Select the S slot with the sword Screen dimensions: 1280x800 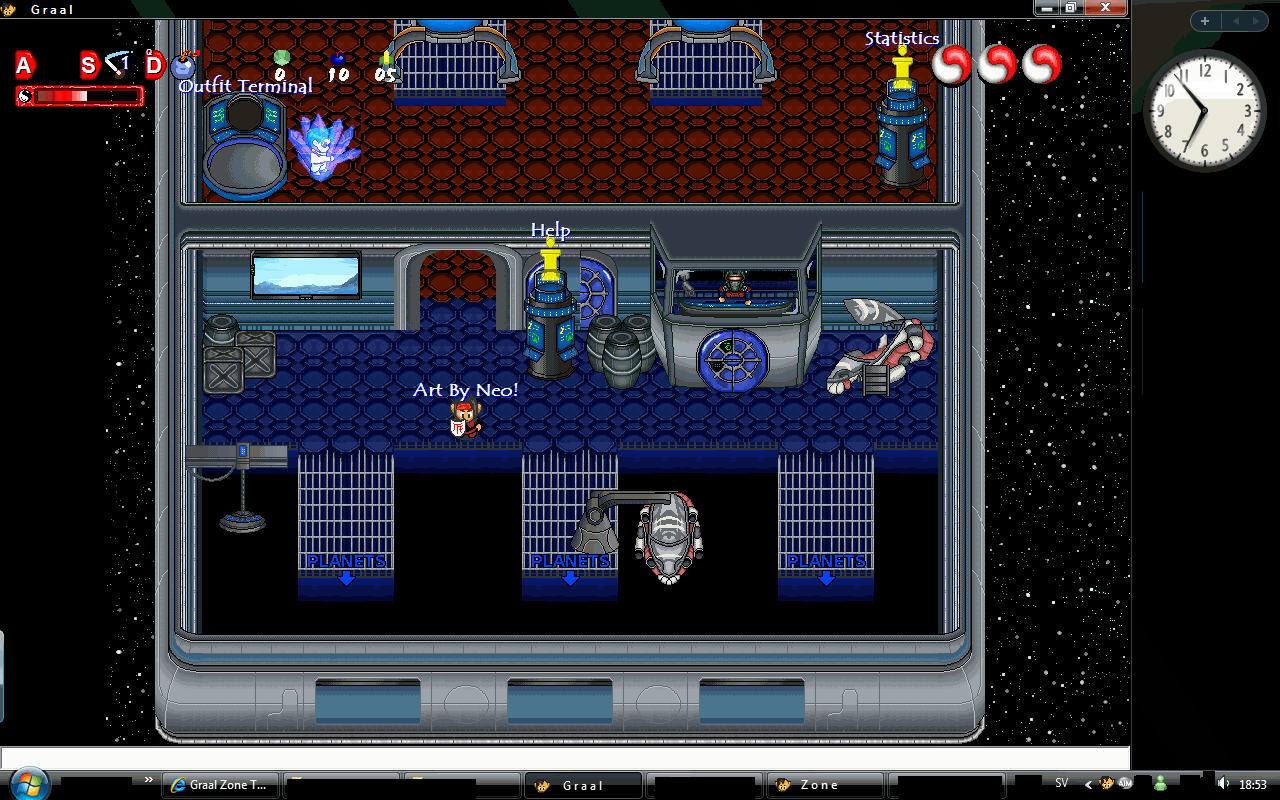[x=89, y=67]
